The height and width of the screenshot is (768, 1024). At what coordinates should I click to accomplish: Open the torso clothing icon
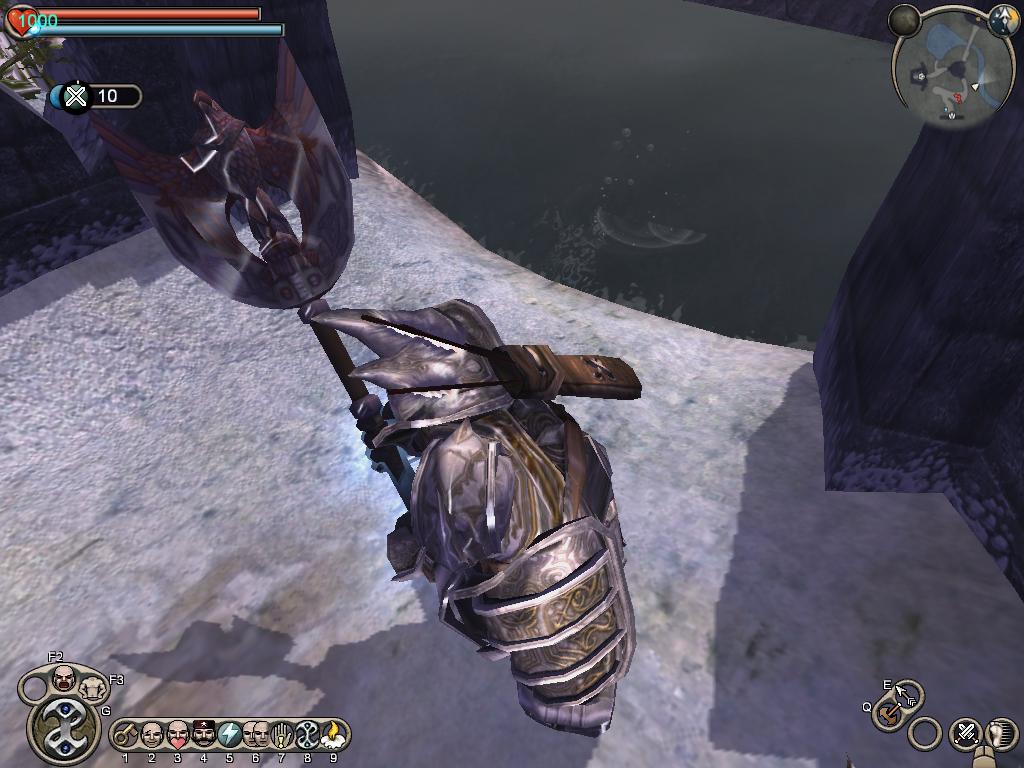pos(95,689)
